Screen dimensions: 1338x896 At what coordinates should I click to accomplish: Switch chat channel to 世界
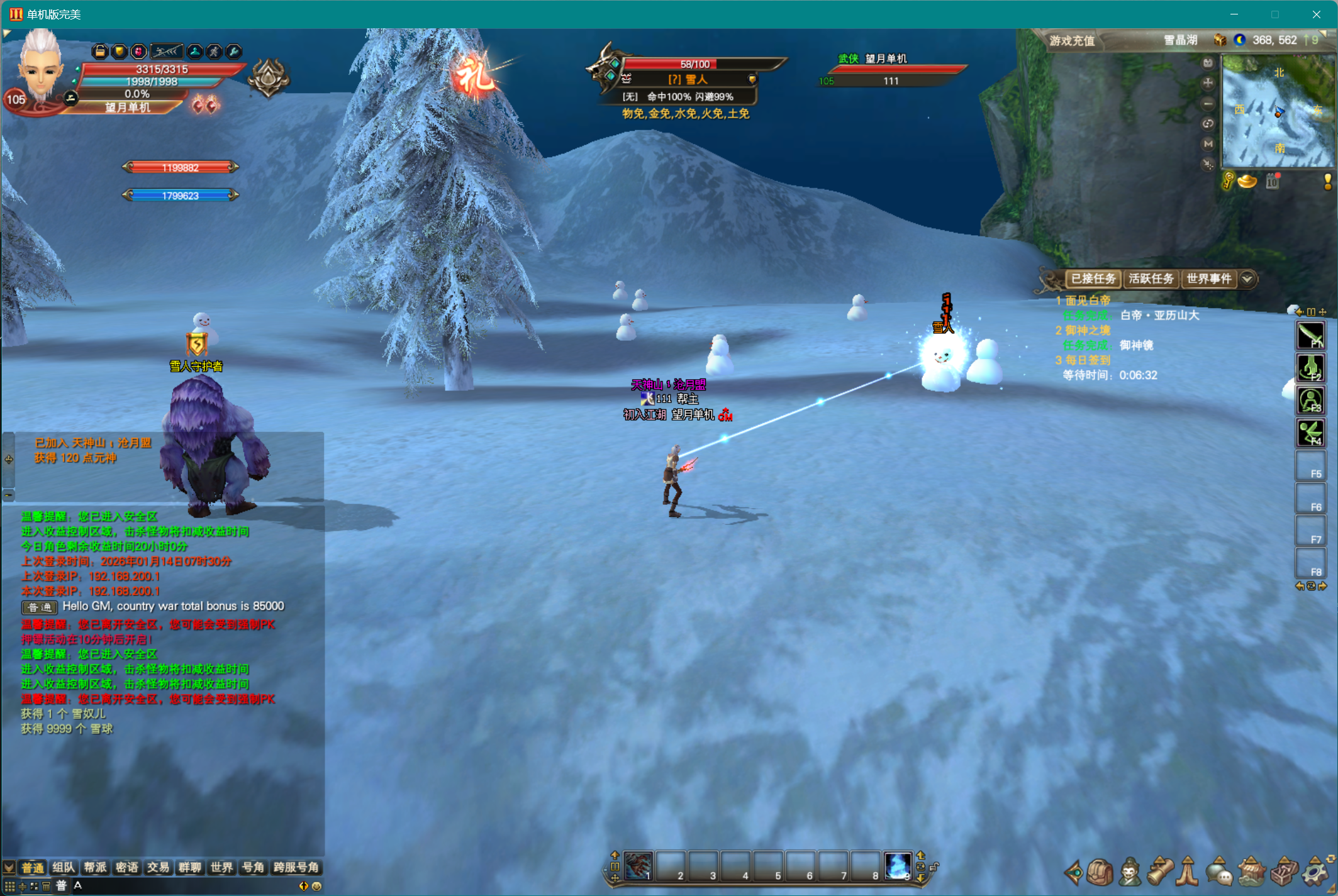pyautogui.click(x=221, y=868)
